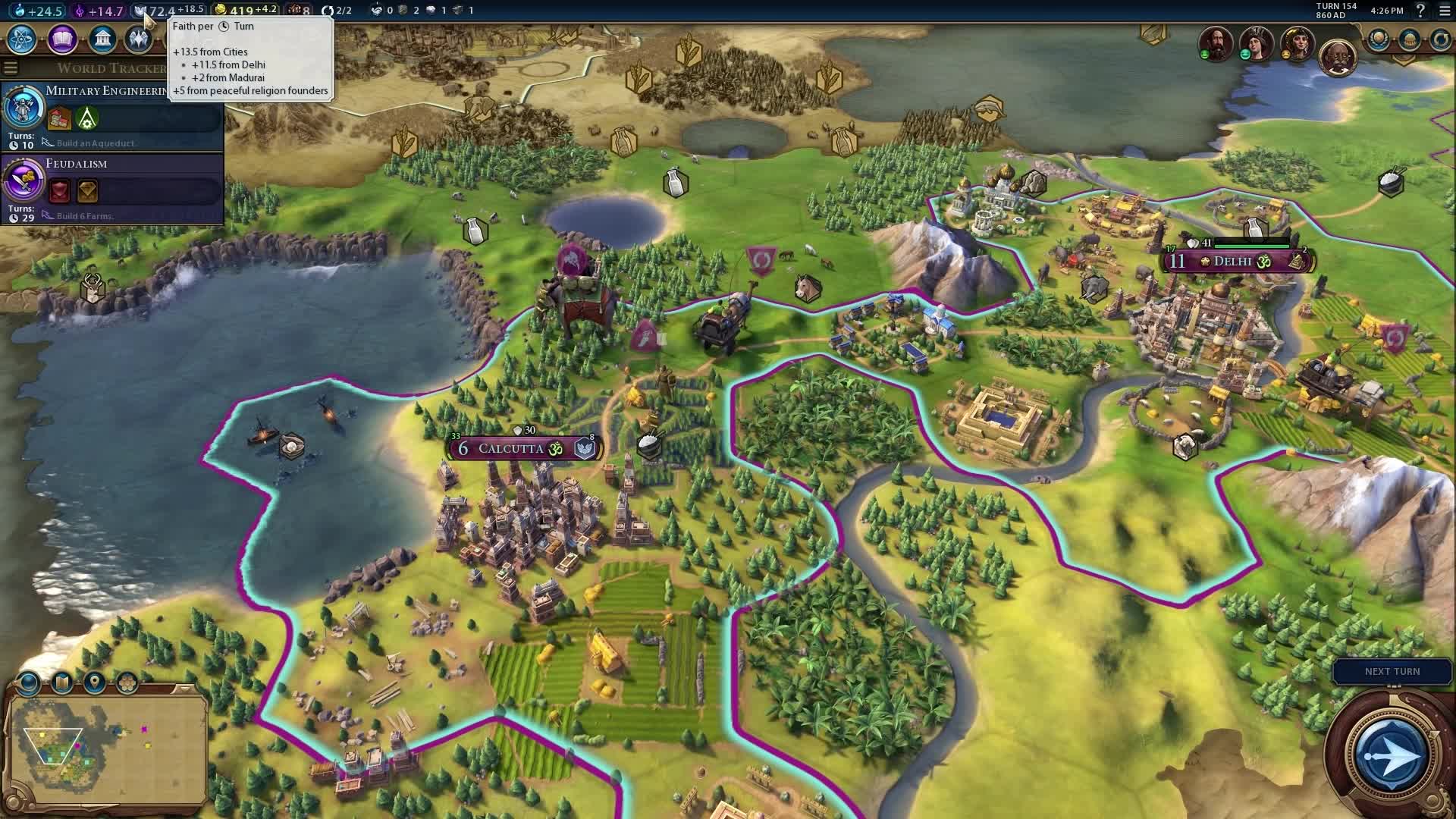
Task: Open the Technology tree
Action: [x=20, y=39]
